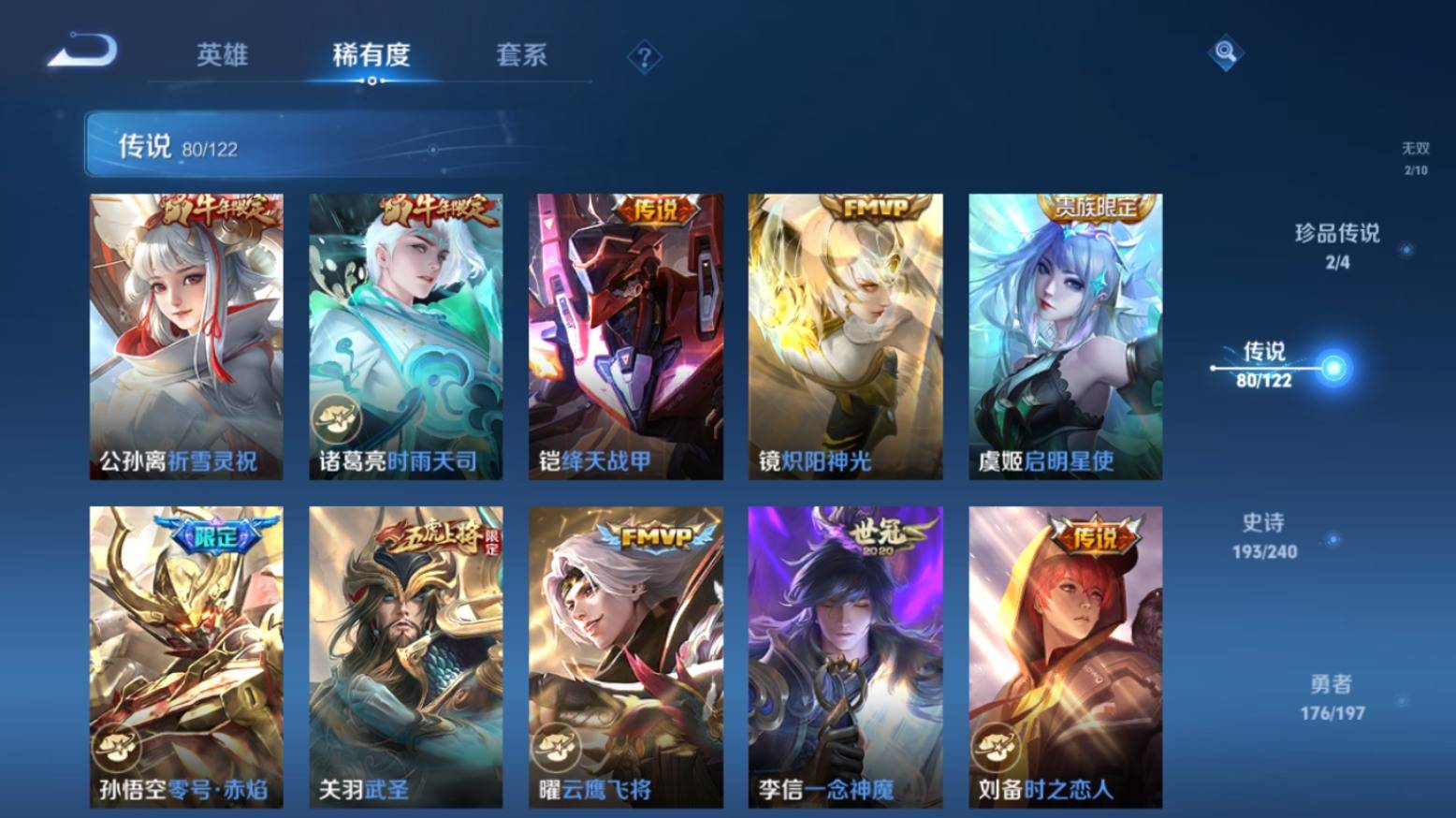View the 李信 一念神魔 skin card

point(845,657)
